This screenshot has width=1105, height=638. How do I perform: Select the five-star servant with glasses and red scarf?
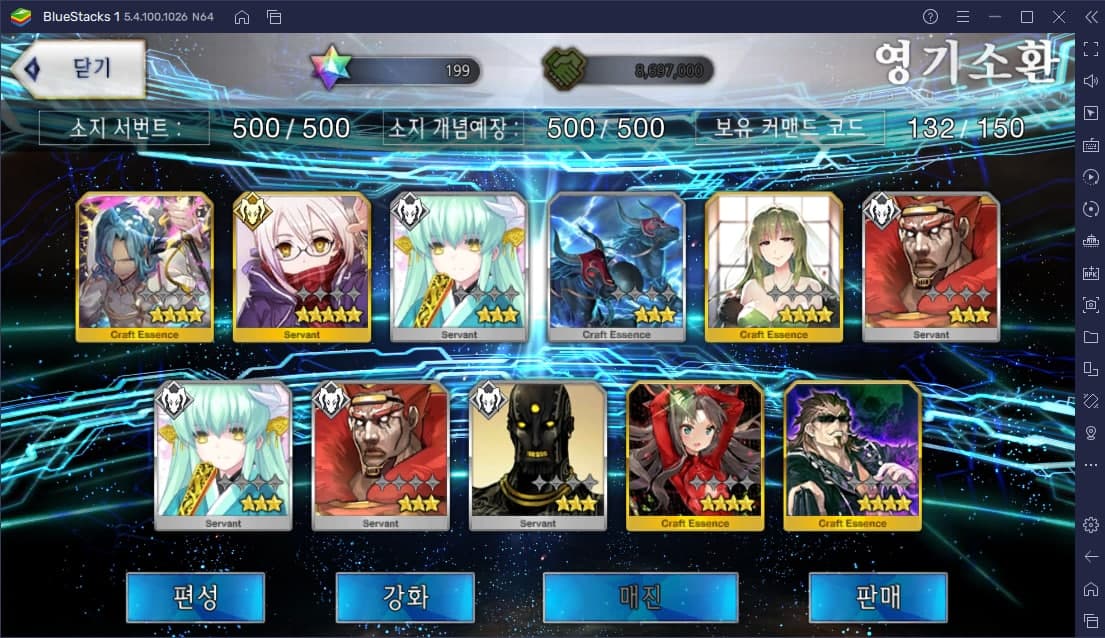pyautogui.click(x=302, y=266)
